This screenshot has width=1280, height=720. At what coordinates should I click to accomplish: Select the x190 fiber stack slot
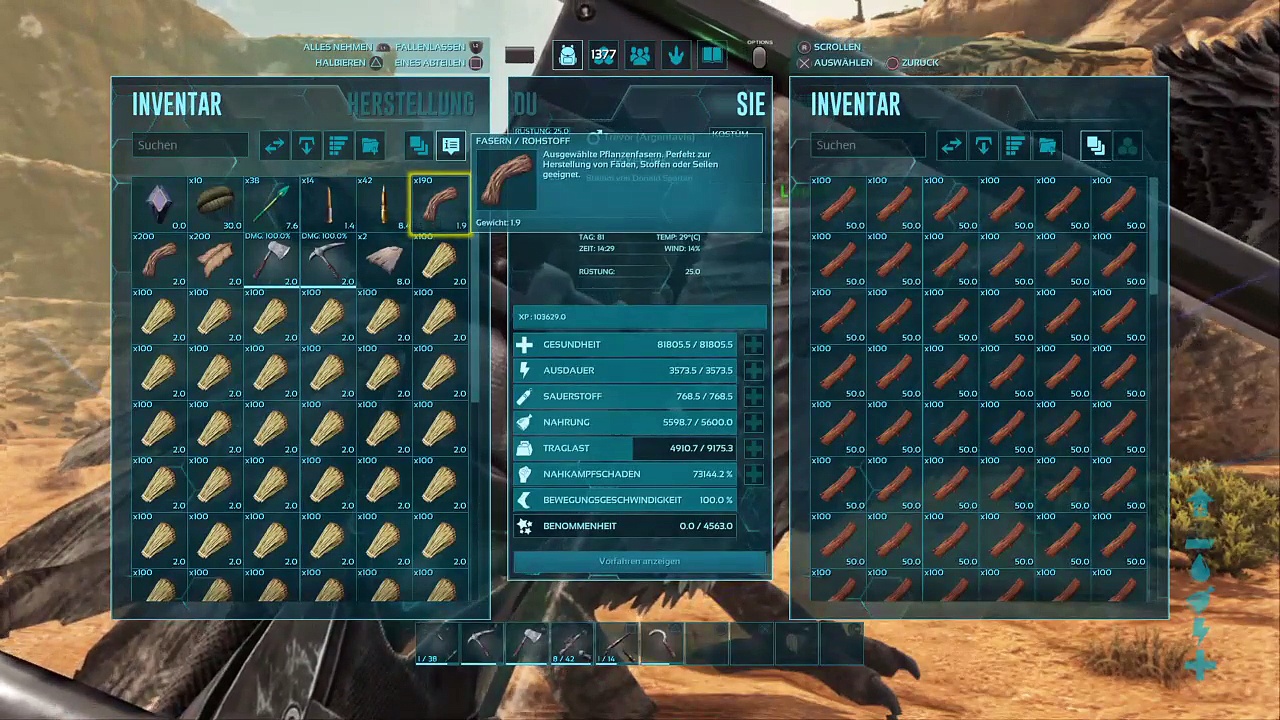click(x=440, y=204)
